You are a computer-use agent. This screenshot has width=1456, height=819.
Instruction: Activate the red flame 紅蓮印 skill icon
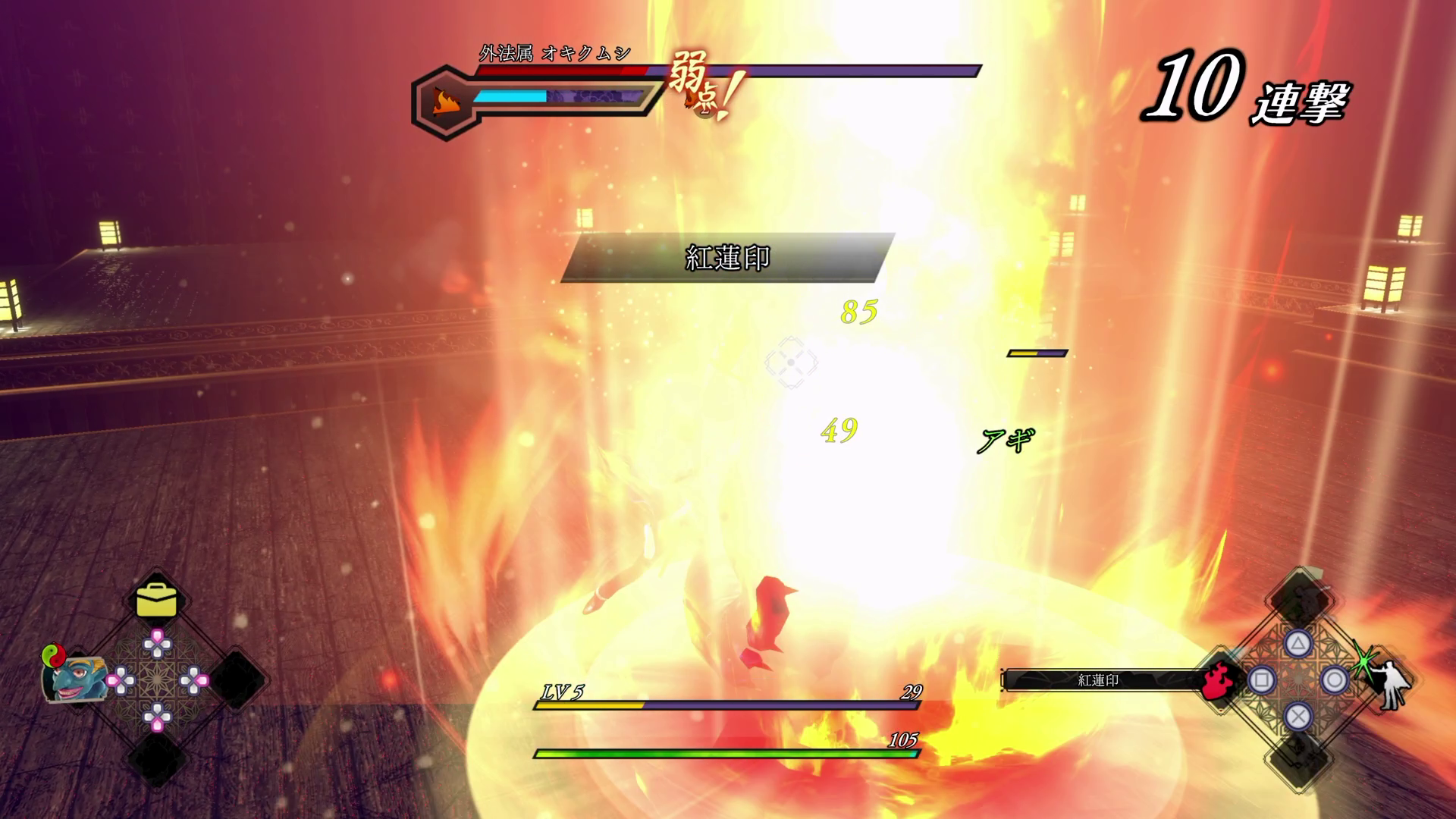[1216, 680]
